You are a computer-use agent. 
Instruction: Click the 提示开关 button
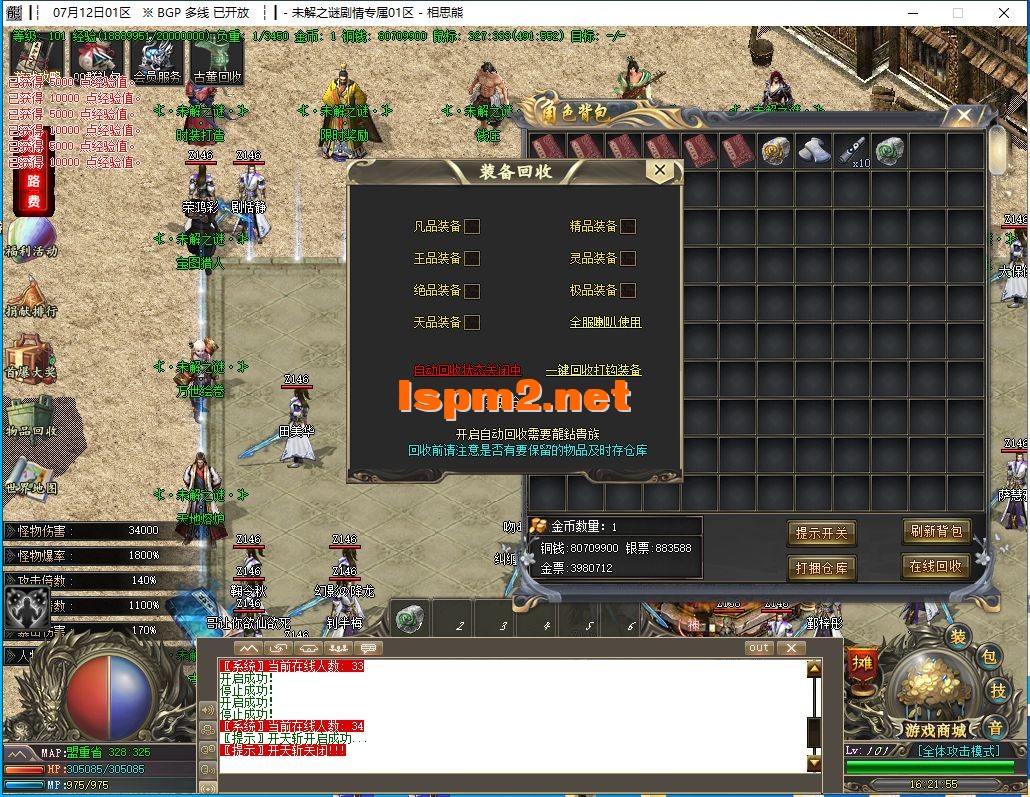[x=821, y=533]
